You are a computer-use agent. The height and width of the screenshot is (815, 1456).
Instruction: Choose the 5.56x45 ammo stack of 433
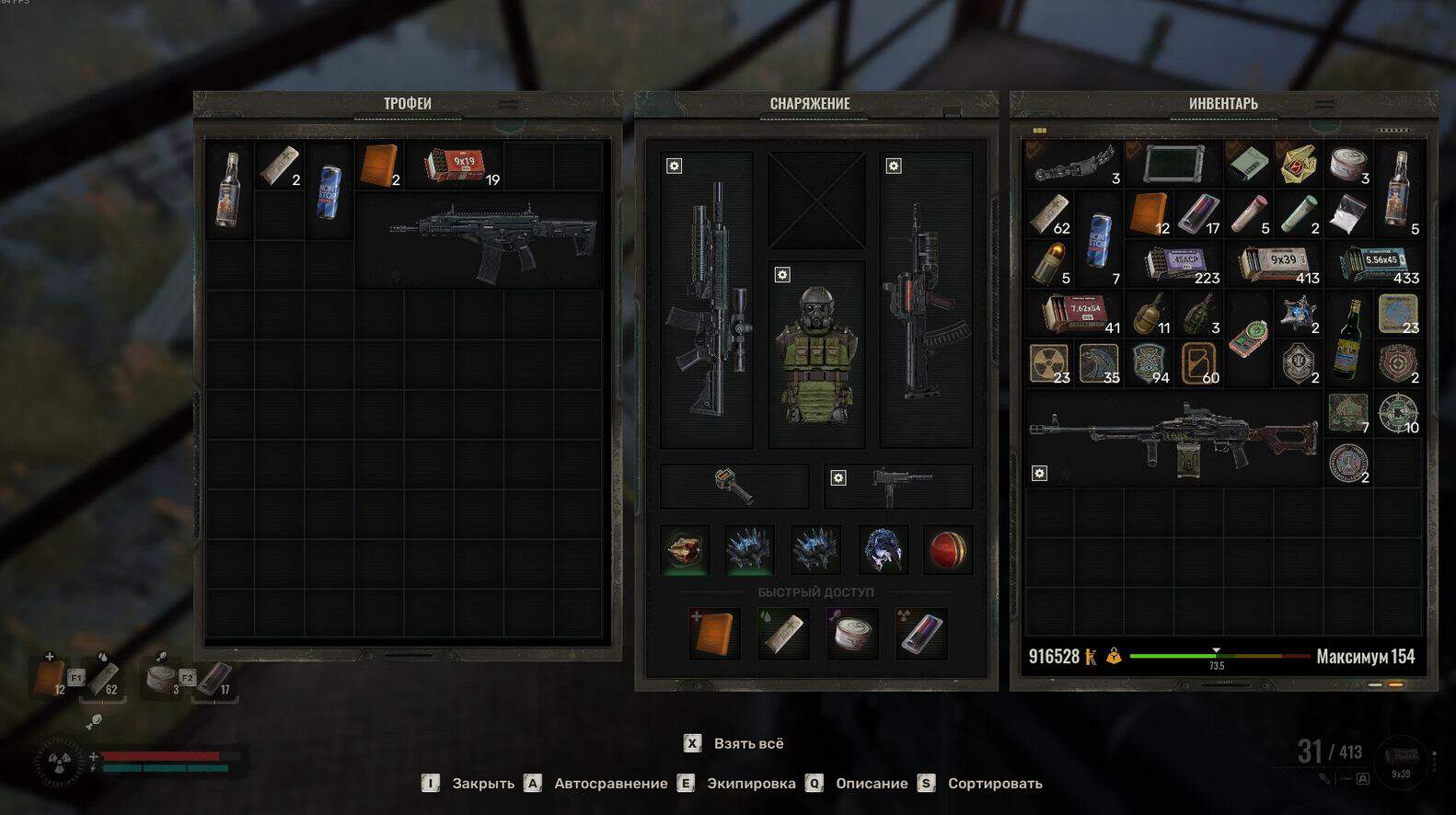(1376, 264)
